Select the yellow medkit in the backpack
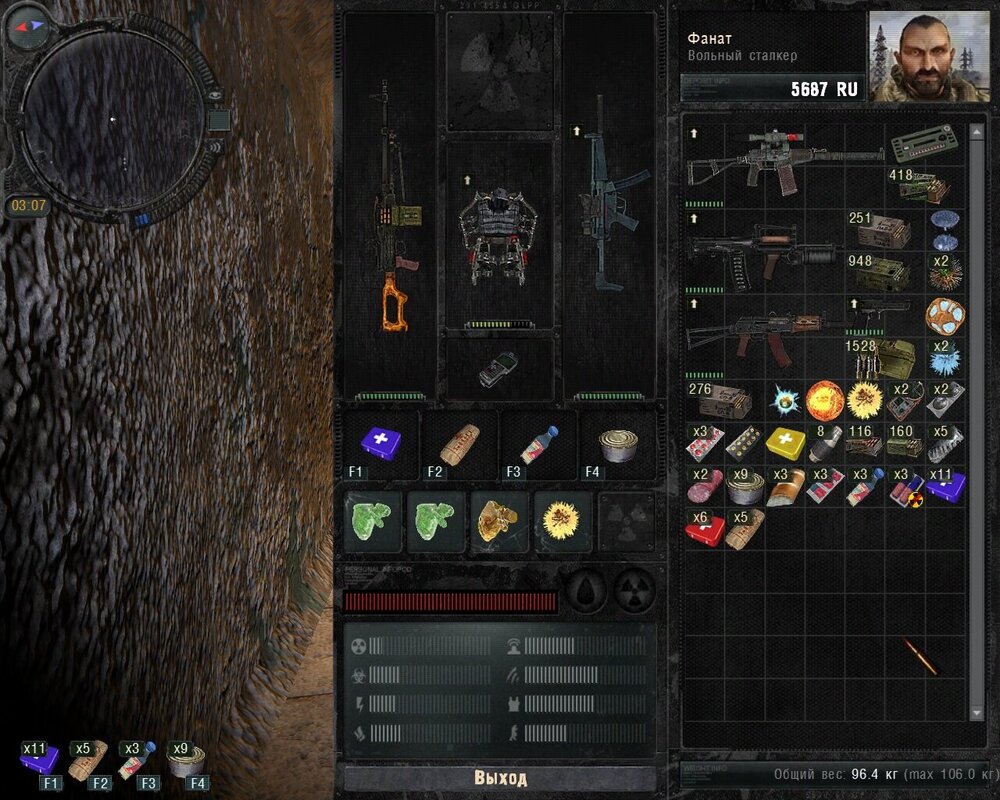Screen dimensions: 1000x800 coord(784,441)
